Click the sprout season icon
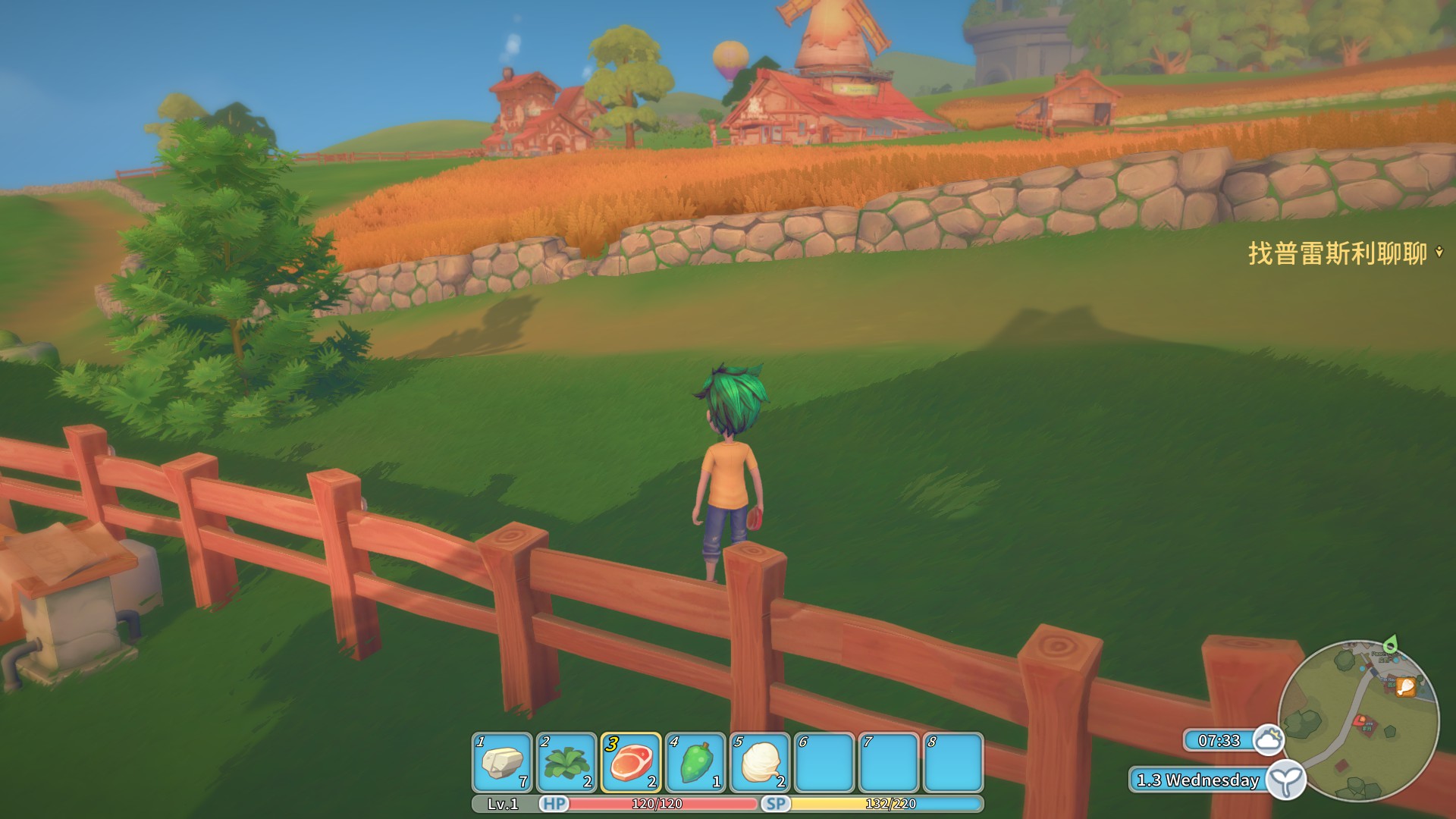The width and height of the screenshot is (1456, 819). click(1286, 780)
